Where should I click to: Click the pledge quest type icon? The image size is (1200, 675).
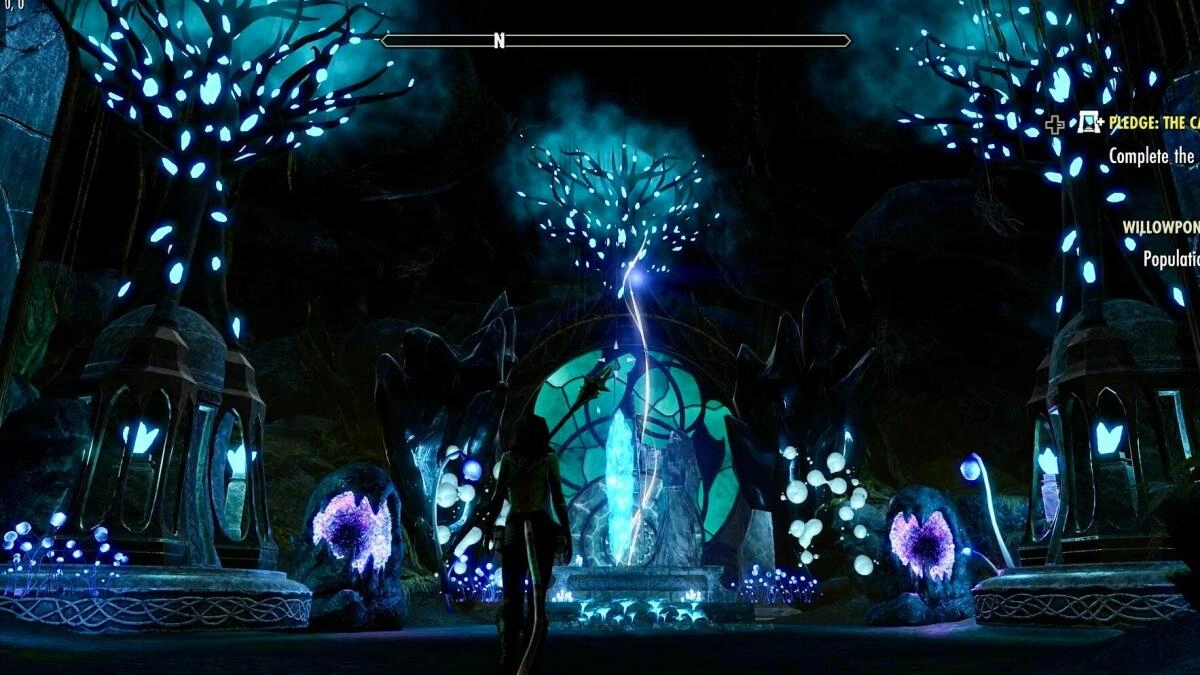pos(1089,123)
